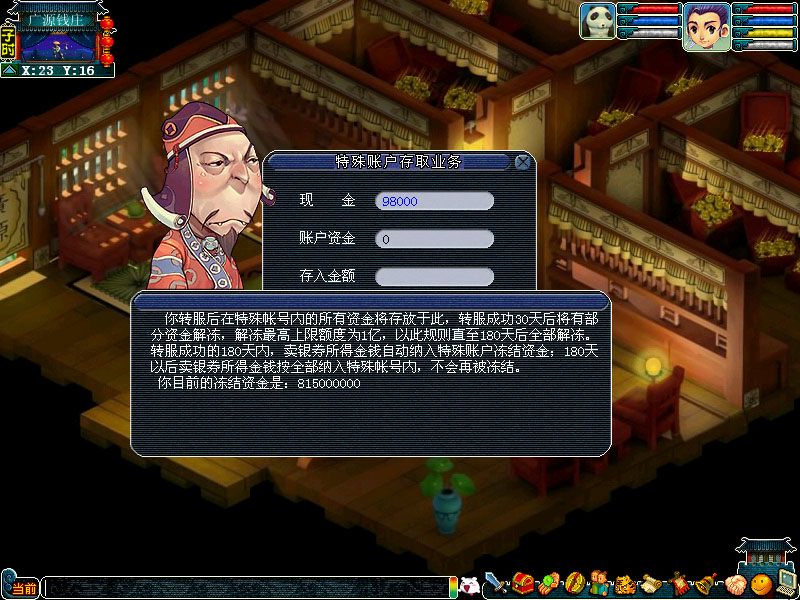The width and height of the screenshot is (800, 600).
Task: Open the scroll quest log
Action: tap(652, 584)
